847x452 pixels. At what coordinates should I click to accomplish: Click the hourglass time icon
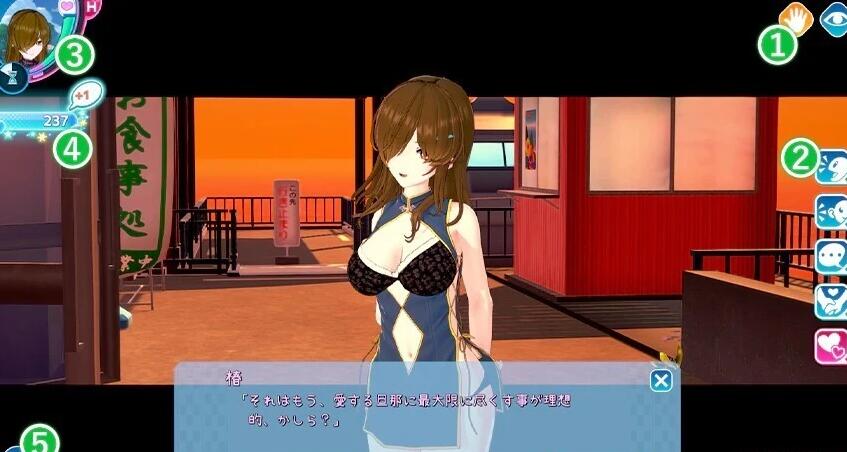point(12,74)
